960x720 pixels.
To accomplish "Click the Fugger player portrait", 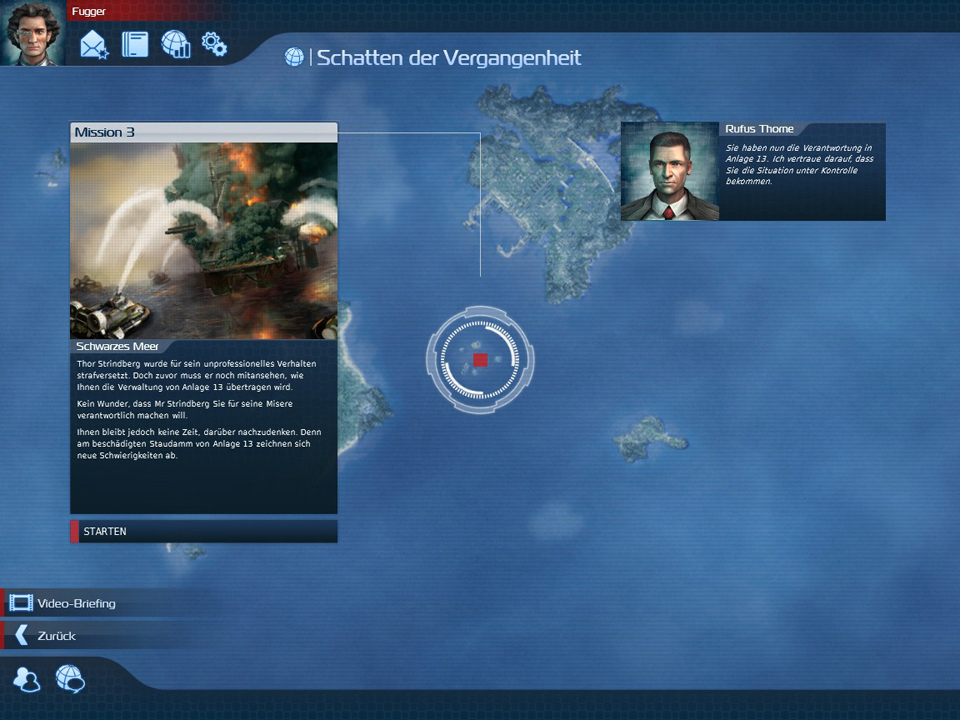I will pyautogui.click(x=32, y=33).
